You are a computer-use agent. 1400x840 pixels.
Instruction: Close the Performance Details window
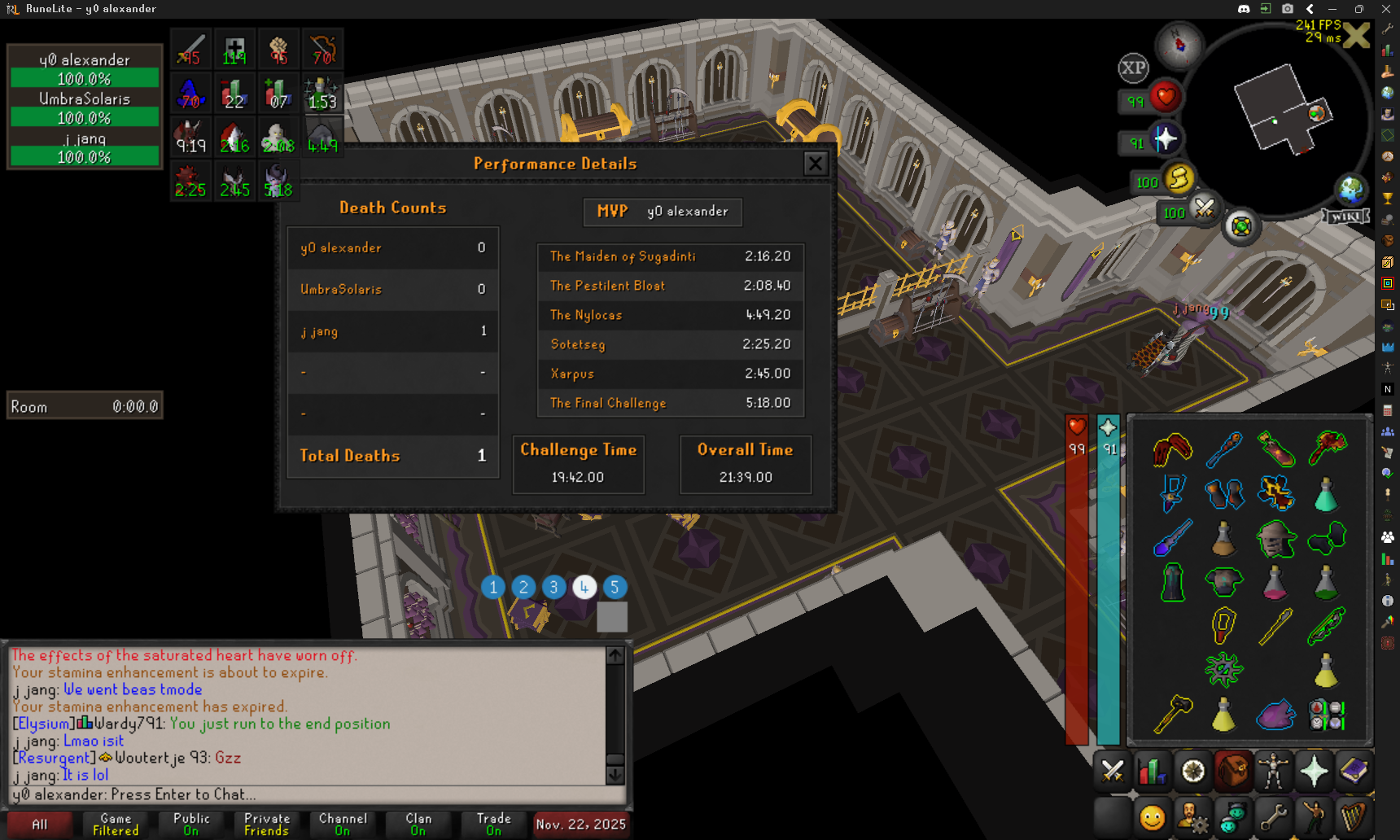(815, 164)
